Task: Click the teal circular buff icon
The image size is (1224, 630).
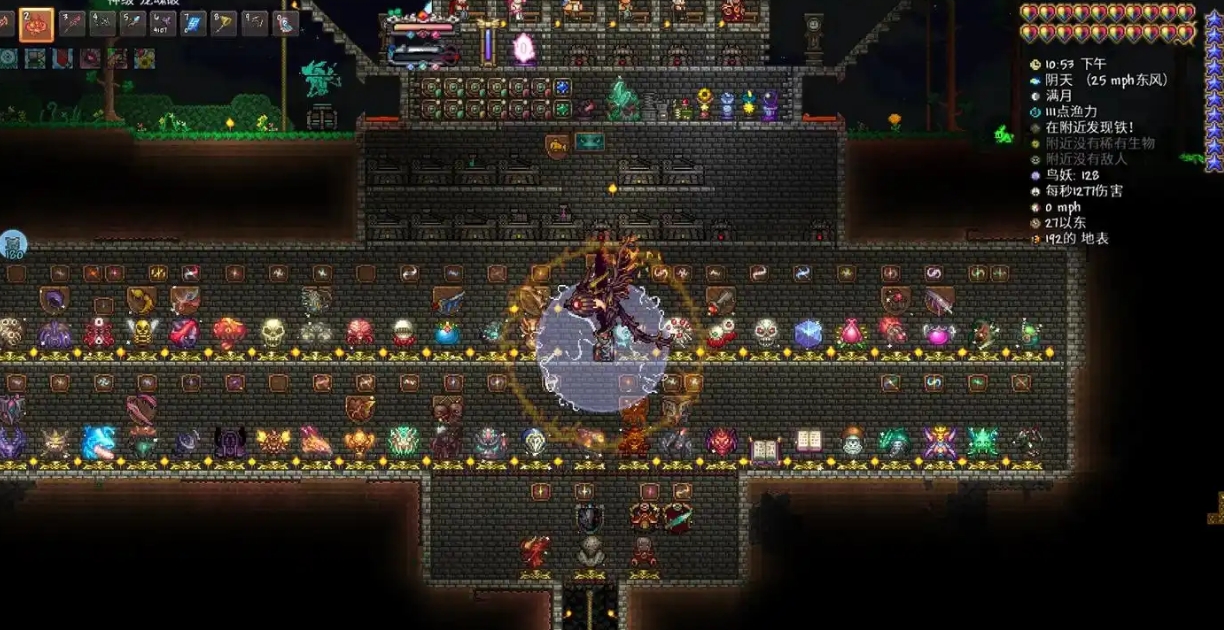Action: point(8,58)
